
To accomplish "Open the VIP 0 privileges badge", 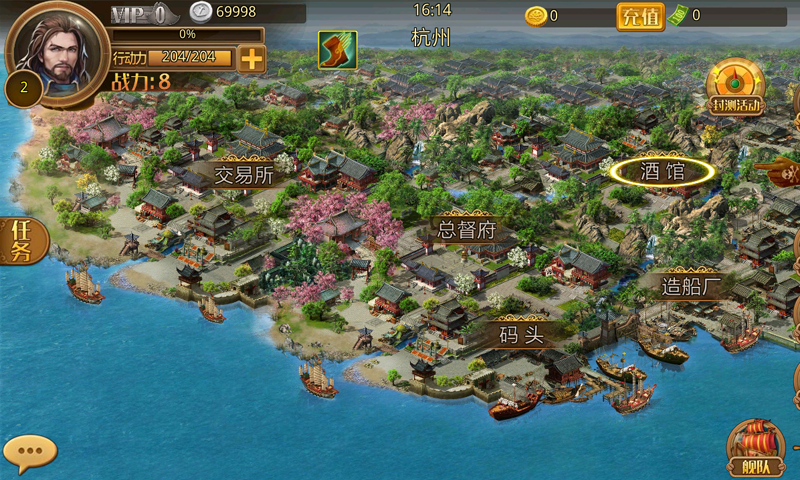I will coord(139,14).
